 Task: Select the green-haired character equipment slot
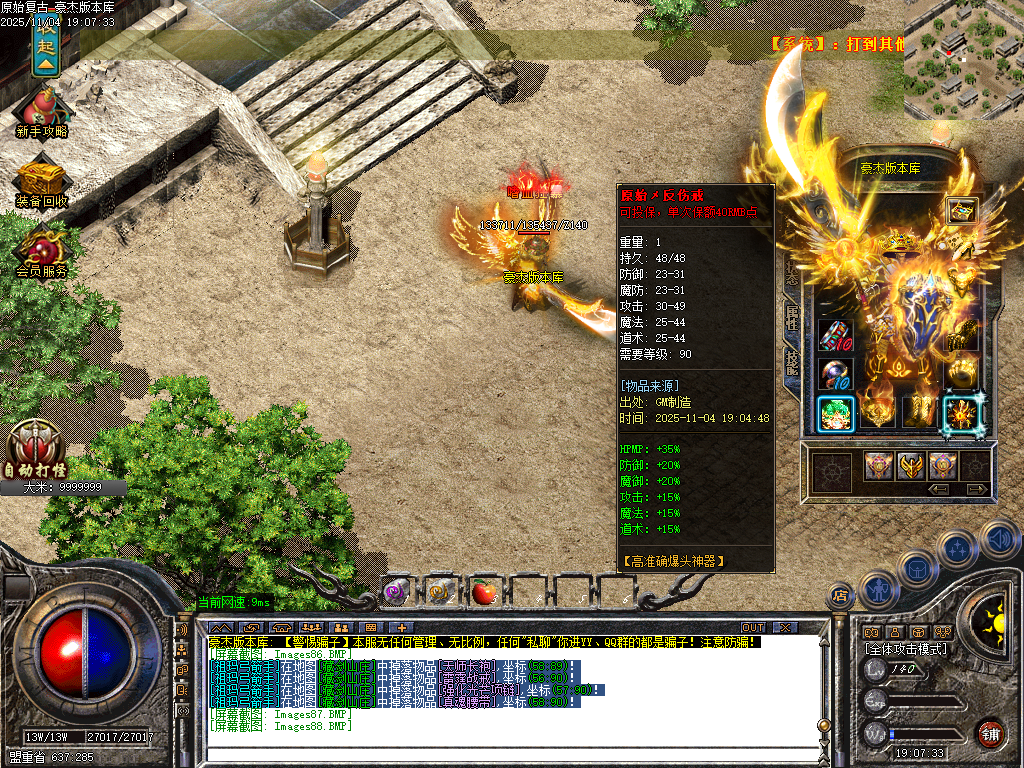[x=835, y=413]
